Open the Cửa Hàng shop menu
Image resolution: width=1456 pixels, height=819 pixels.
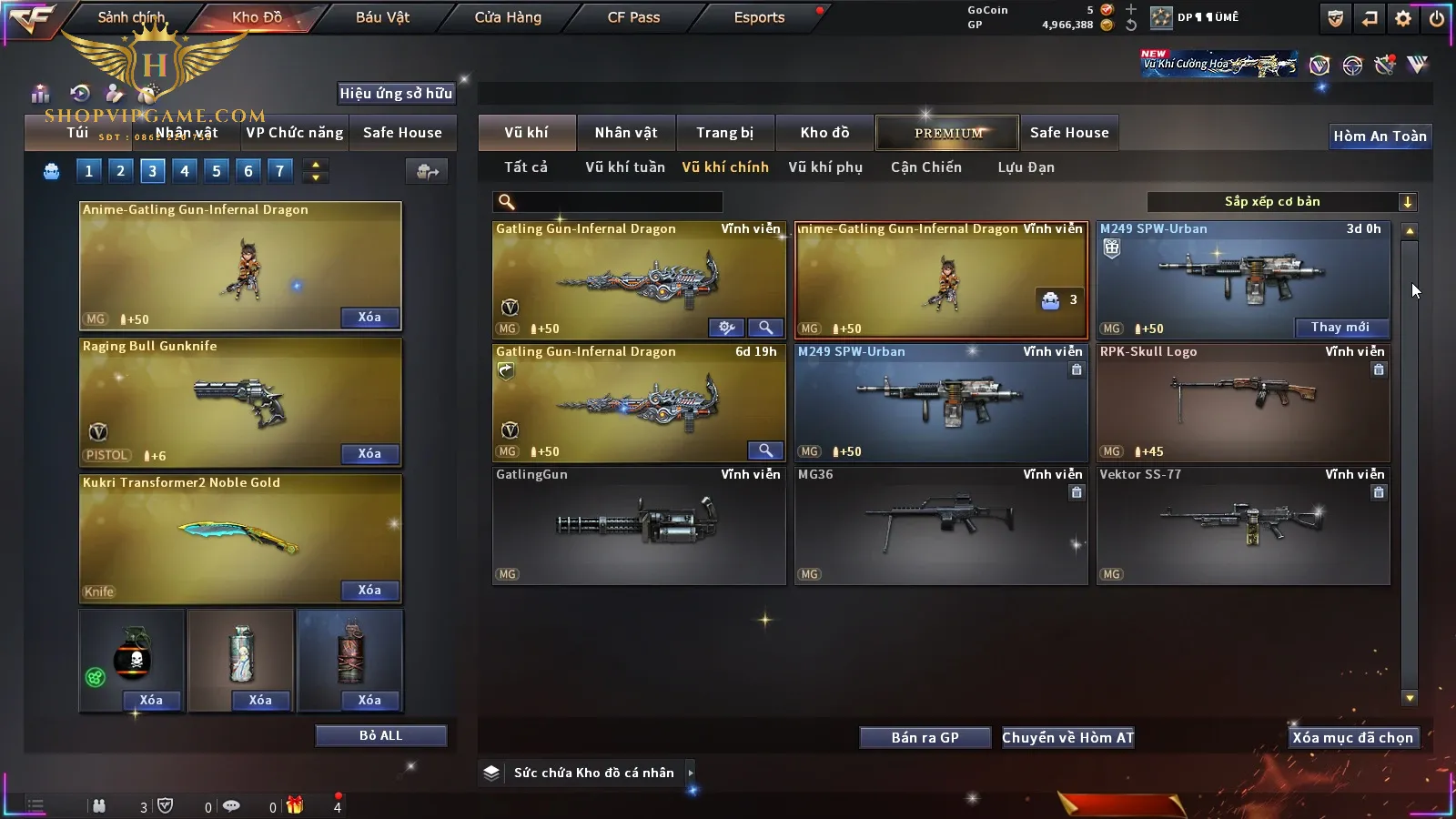(x=508, y=17)
